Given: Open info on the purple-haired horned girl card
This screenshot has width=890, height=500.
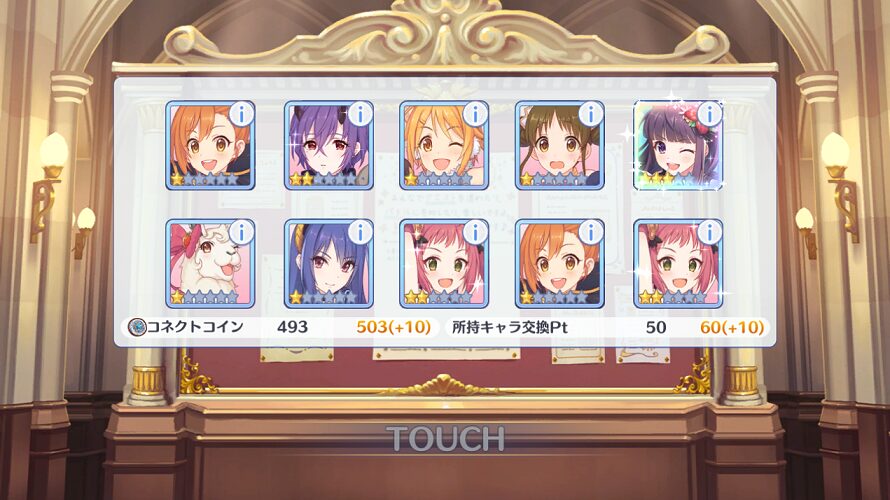Looking at the screenshot, I should point(359,113).
